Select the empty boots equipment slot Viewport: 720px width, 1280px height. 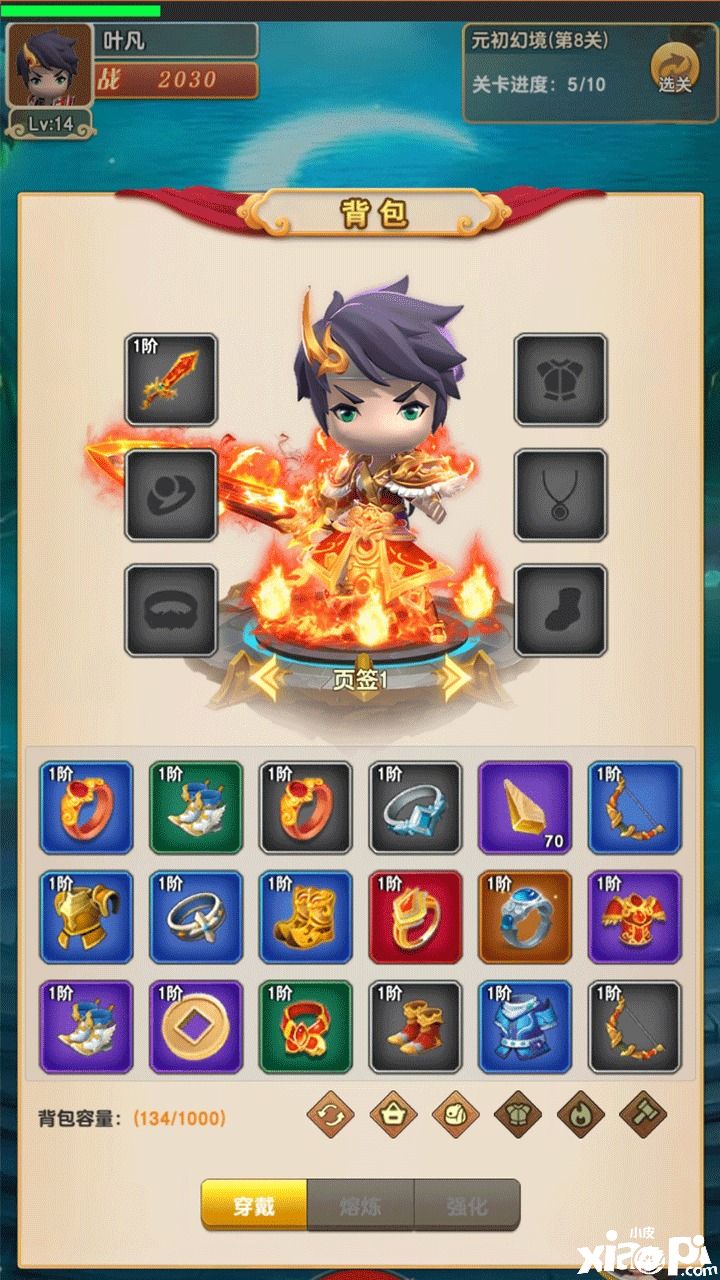(x=560, y=611)
